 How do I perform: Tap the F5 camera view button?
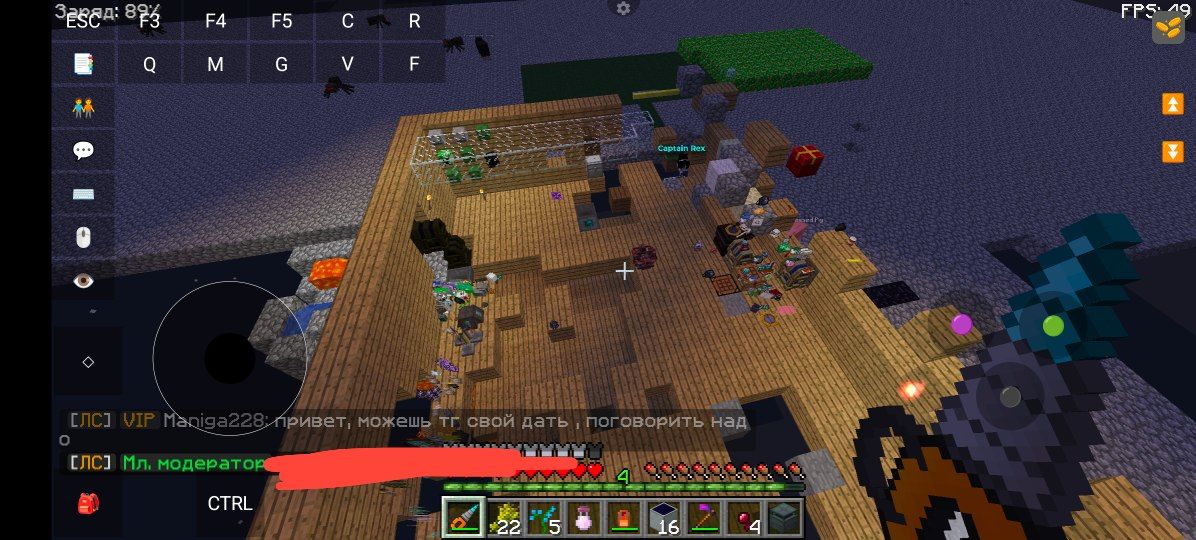pyautogui.click(x=282, y=20)
